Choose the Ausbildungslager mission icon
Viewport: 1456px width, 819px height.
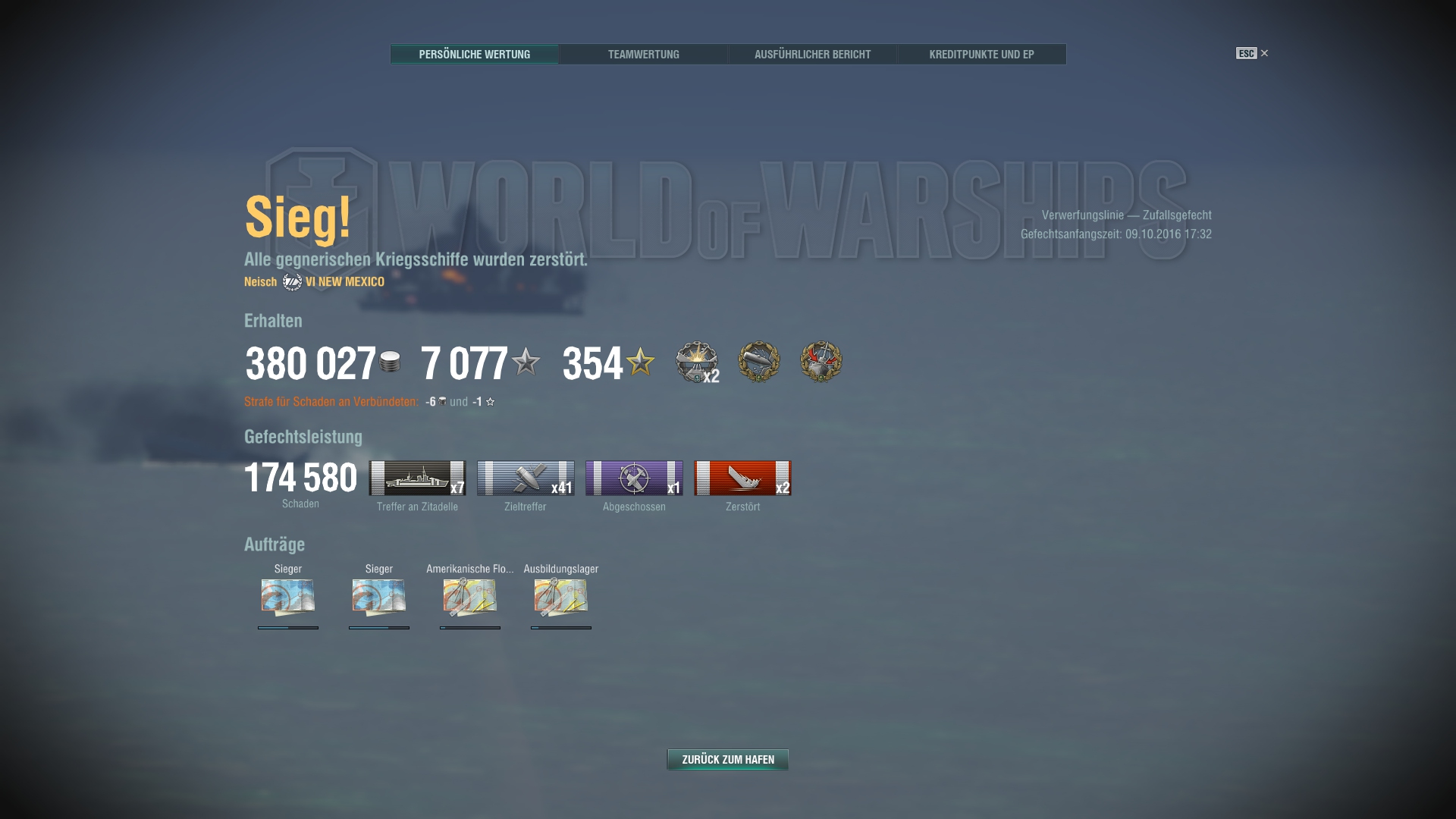(x=561, y=597)
